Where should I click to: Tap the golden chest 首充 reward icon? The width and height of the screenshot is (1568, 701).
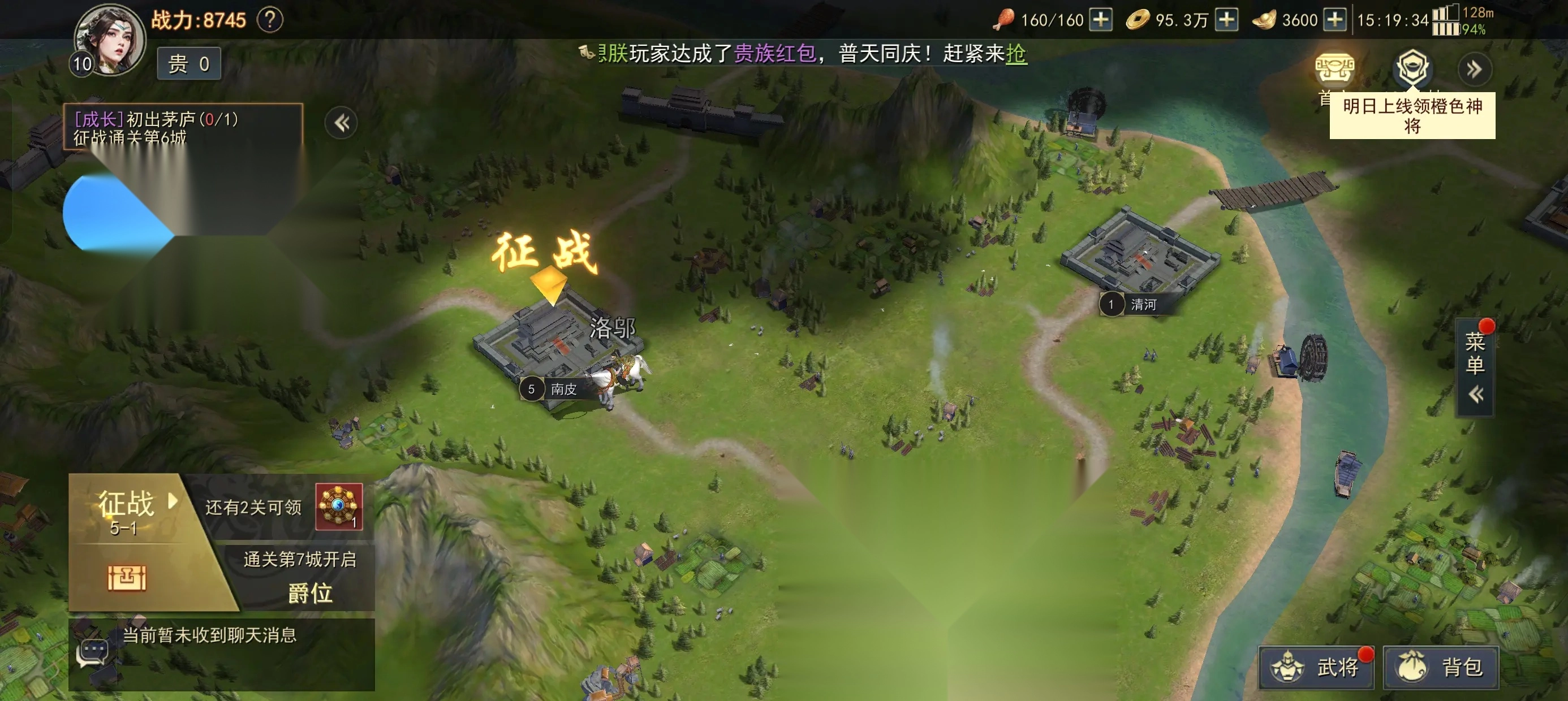[1337, 68]
